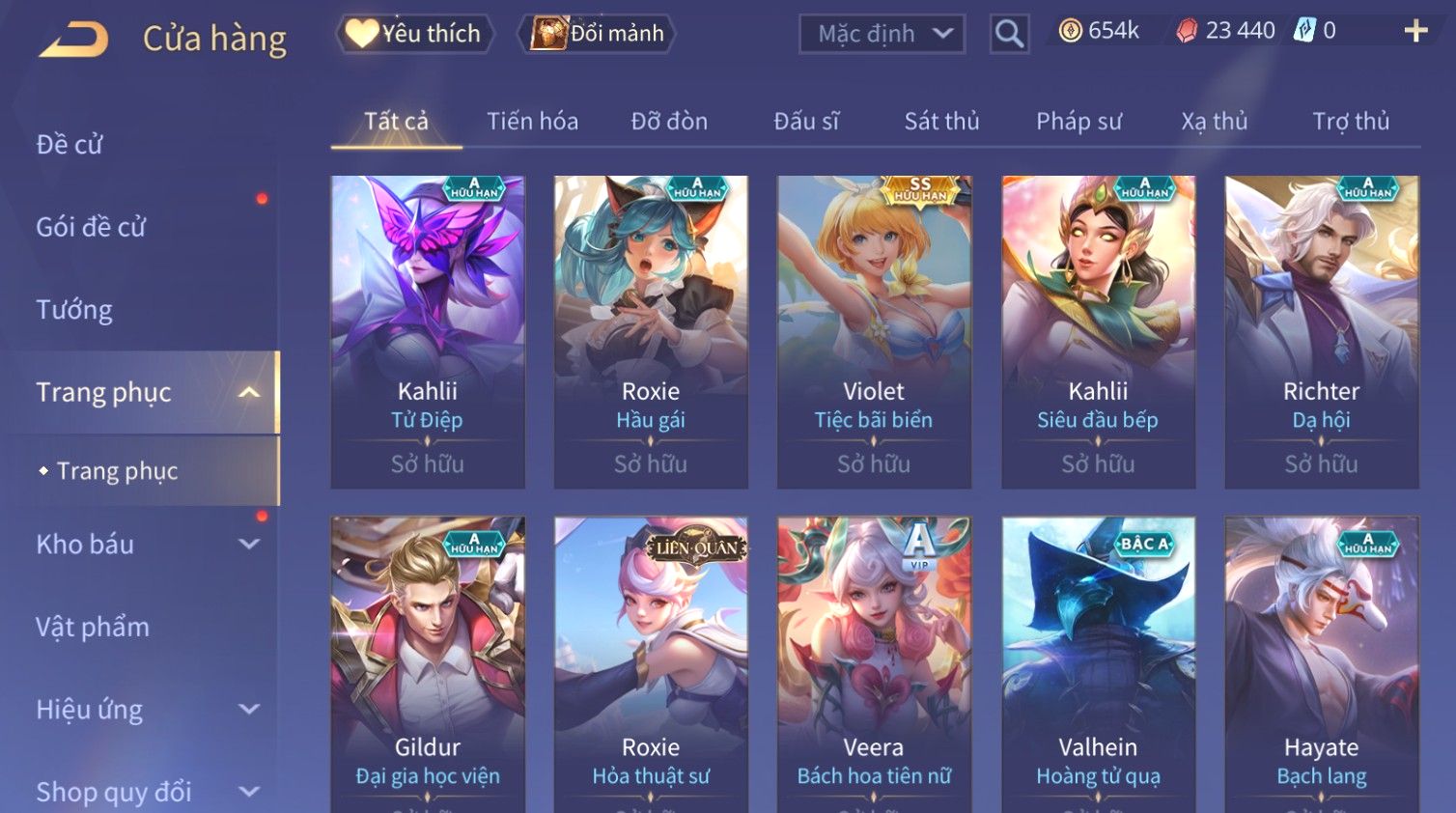Filter by the Trợ thủ tab
This screenshot has height=813, width=1456.
click(x=1350, y=122)
